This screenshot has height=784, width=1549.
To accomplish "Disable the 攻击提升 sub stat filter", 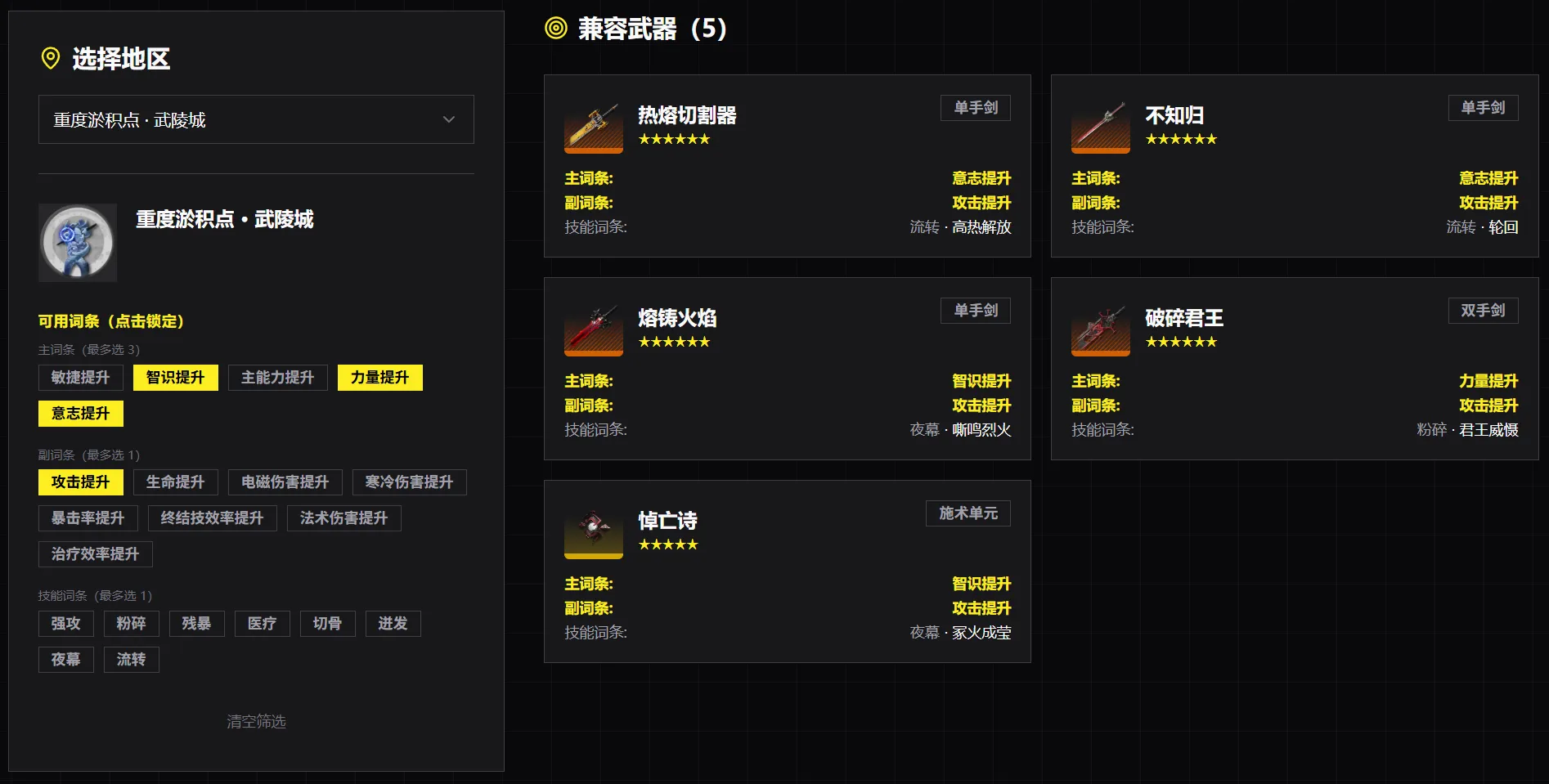I will 80,482.
